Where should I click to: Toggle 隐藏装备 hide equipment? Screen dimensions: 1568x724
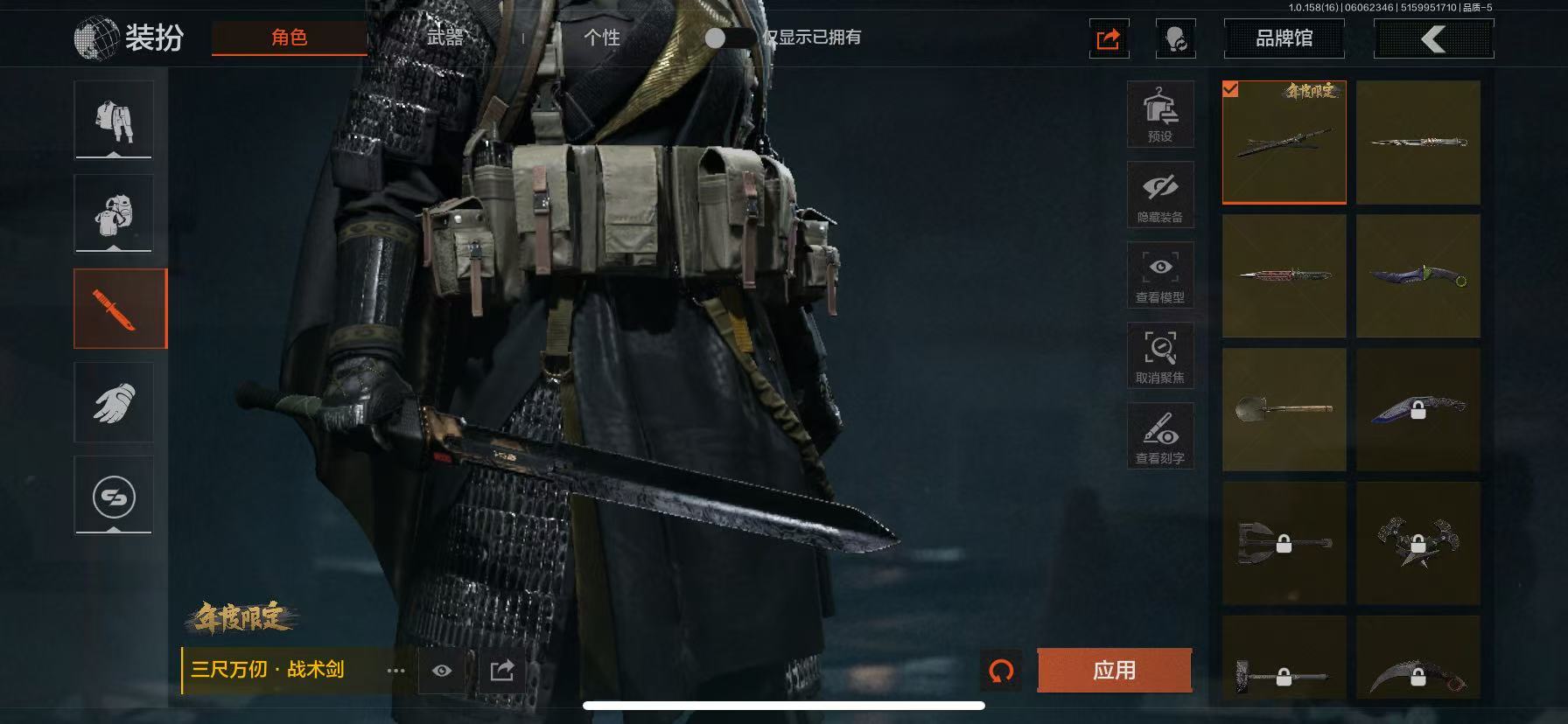coord(1160,195)
